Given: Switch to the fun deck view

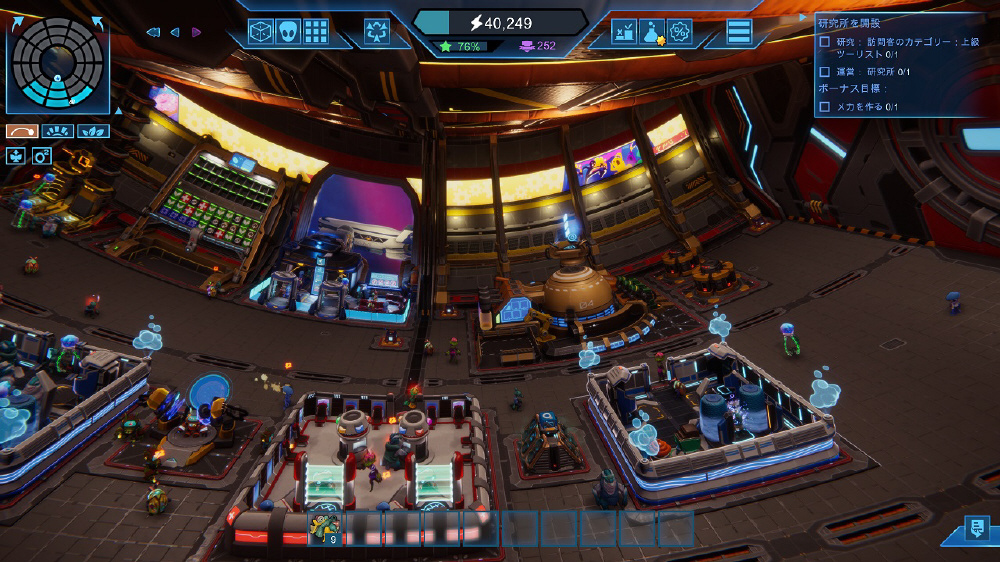Looking at the screenshot, I should pos(57,131).
